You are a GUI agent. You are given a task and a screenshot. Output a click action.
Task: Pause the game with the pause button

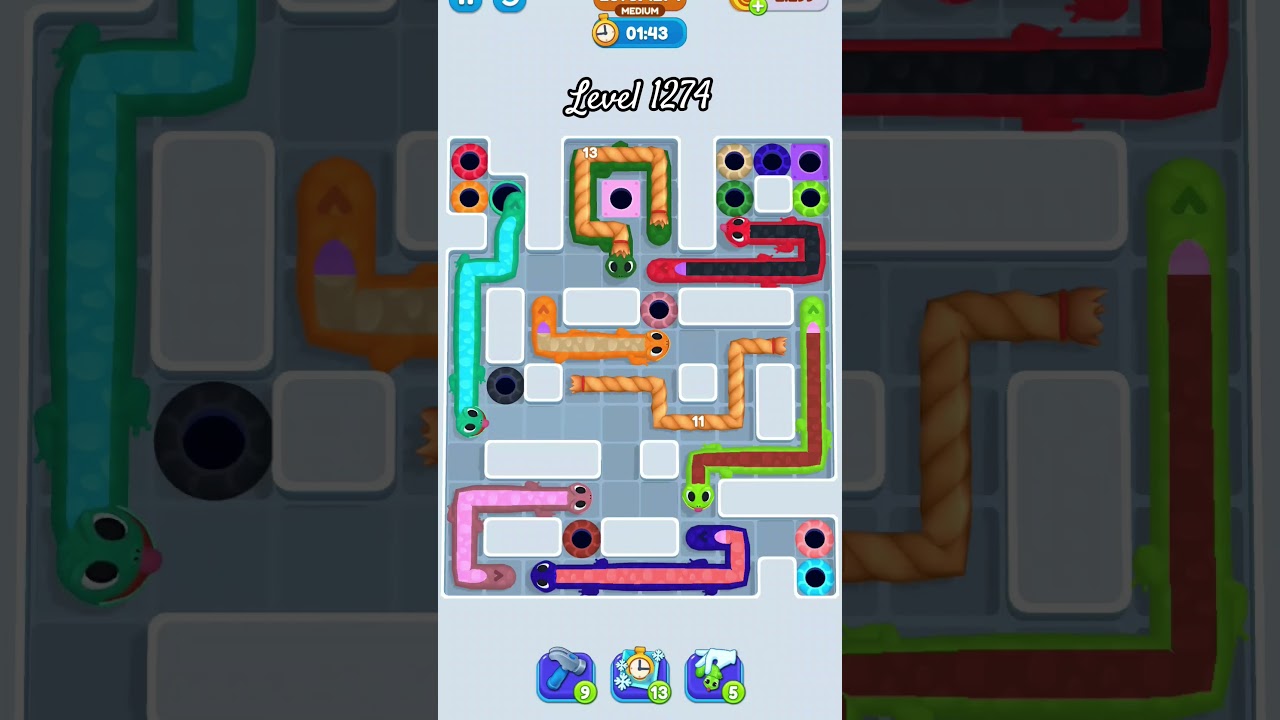pyautogui.click(x=464, y=3)
